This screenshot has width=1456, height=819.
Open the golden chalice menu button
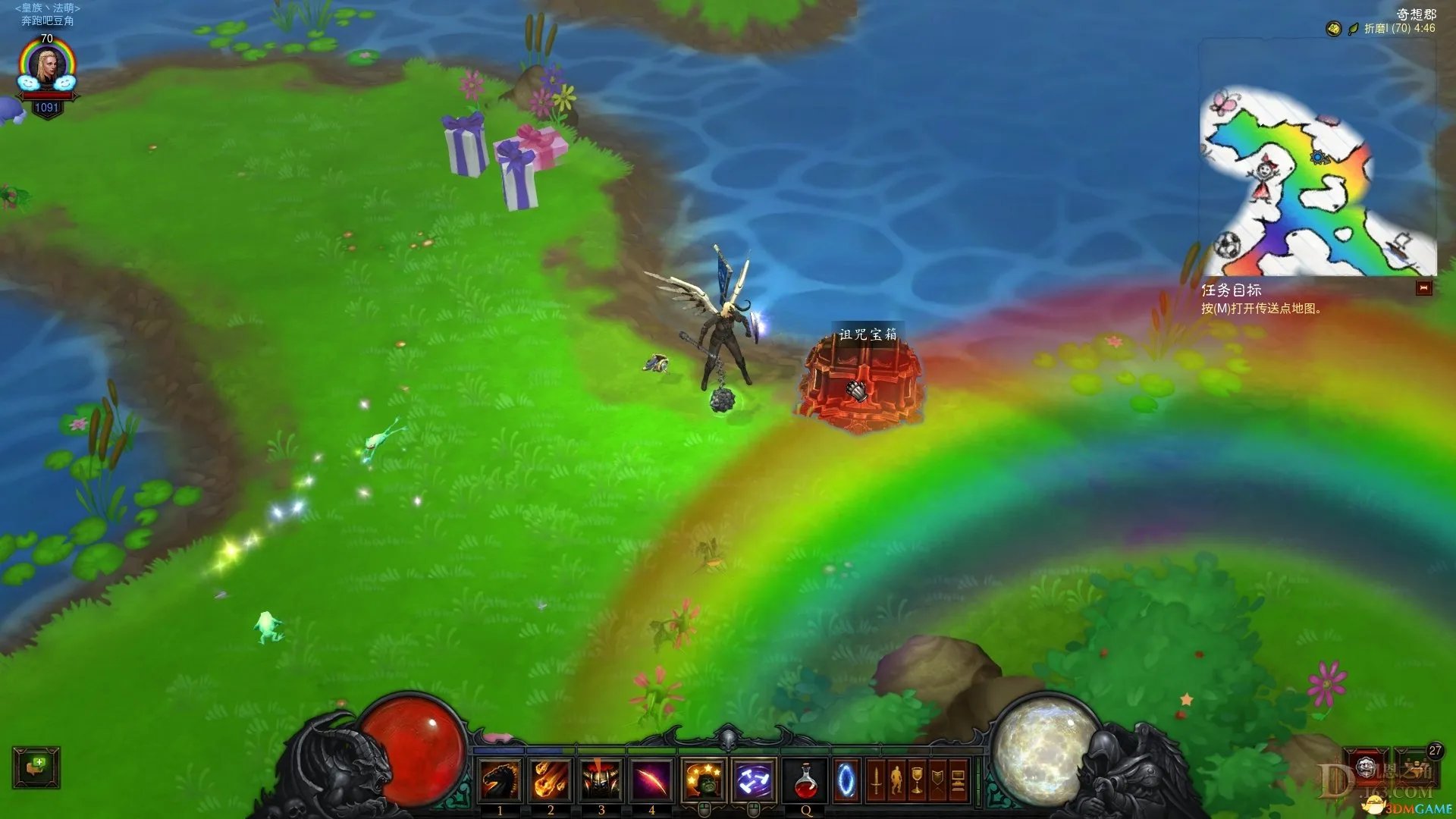coord(917,781)
